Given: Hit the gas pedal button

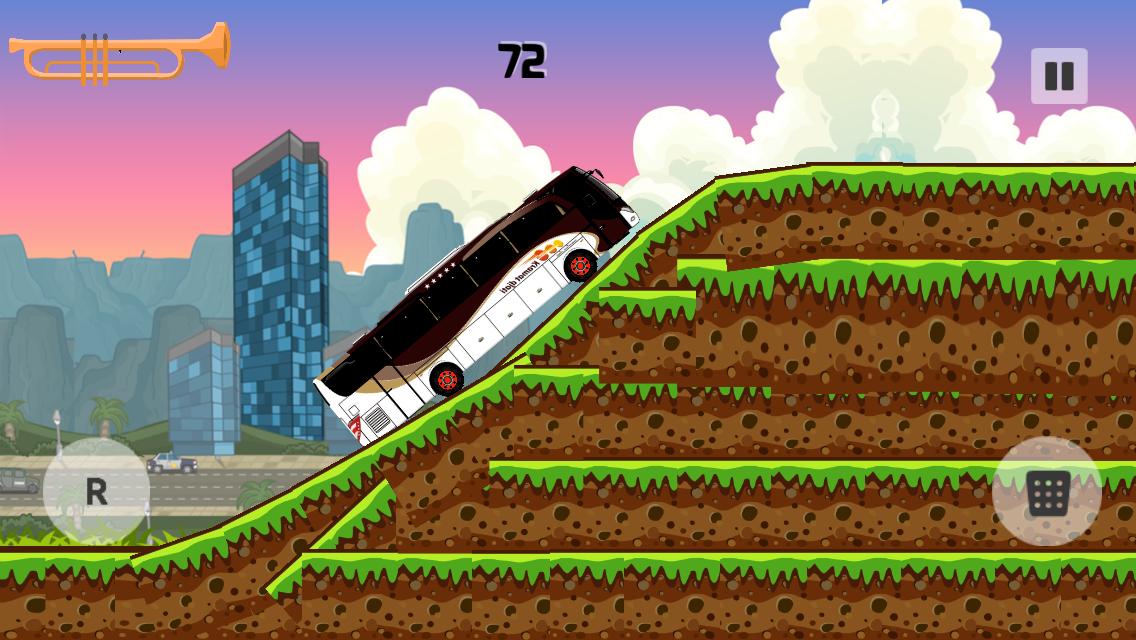Looking at the screenshot, I should 1047,492.
